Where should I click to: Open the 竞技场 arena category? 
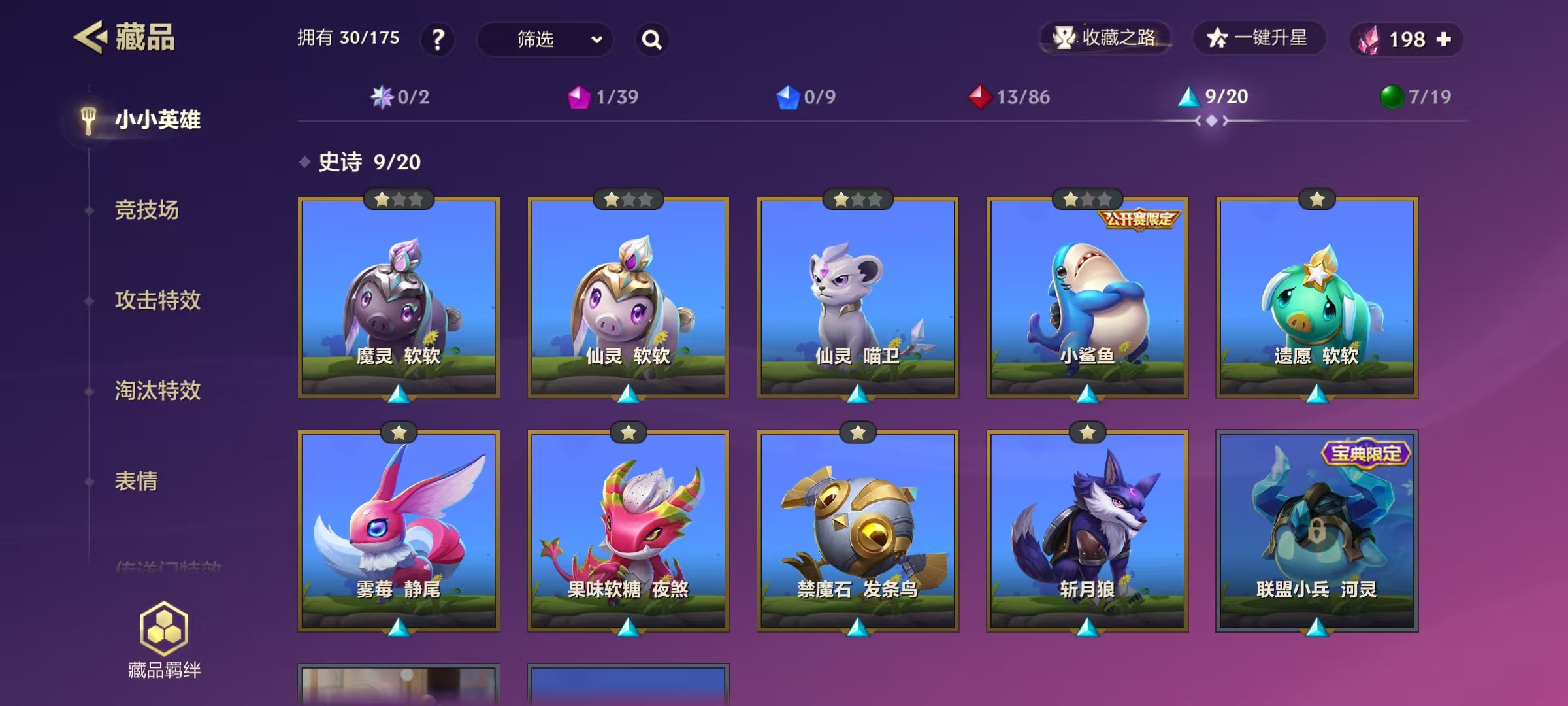147,210
